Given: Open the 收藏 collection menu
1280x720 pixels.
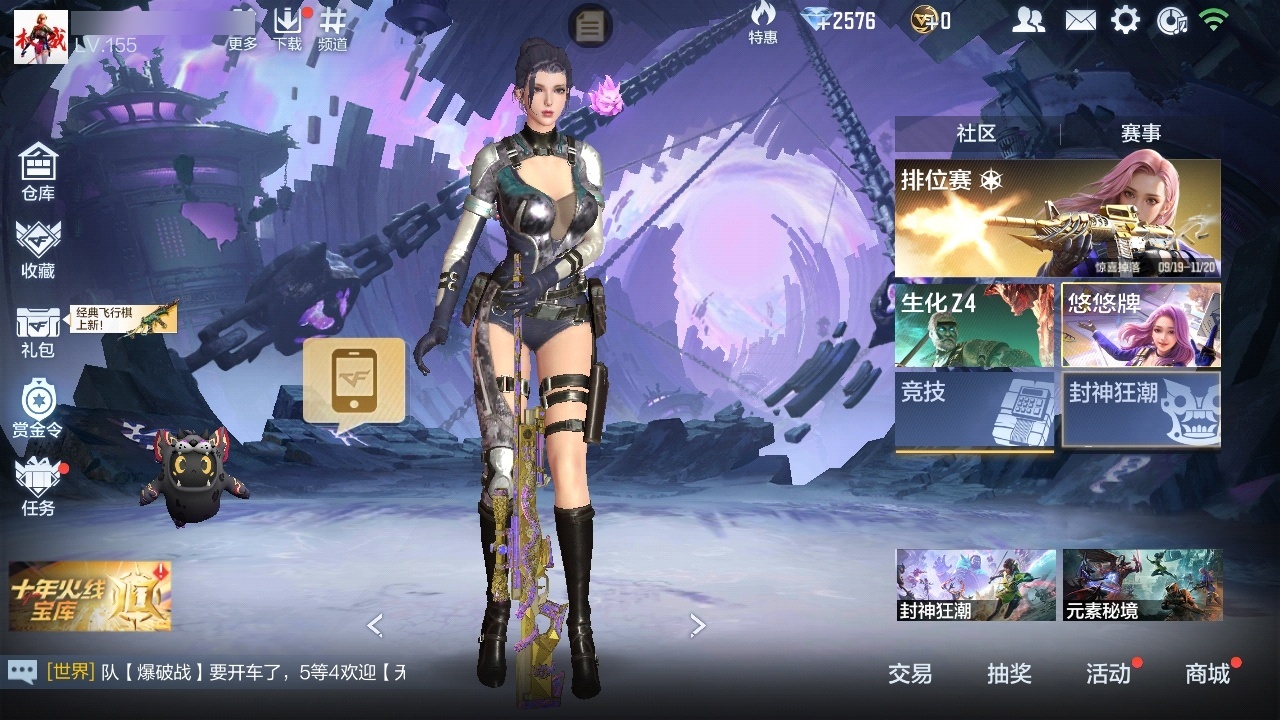Looking at the screenshot, I should point(38,250).
